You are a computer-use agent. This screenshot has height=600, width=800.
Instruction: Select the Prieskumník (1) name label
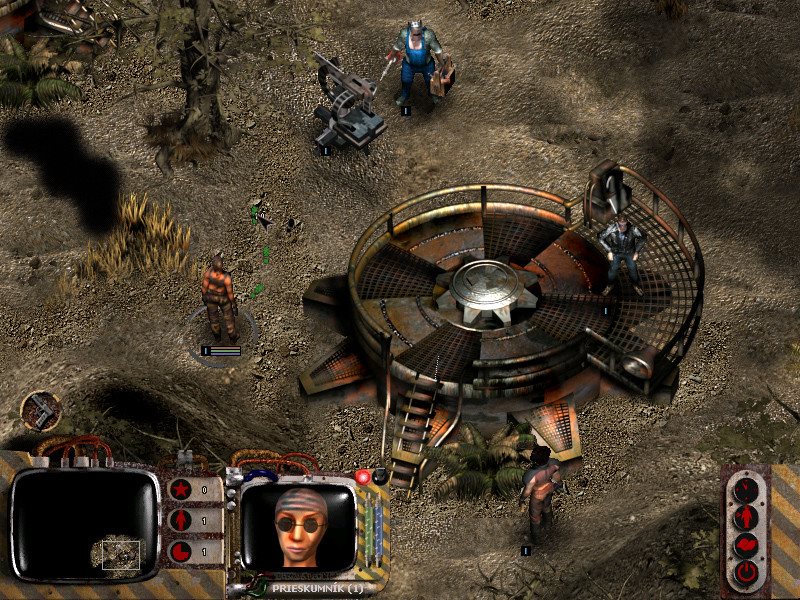[315, 588]
